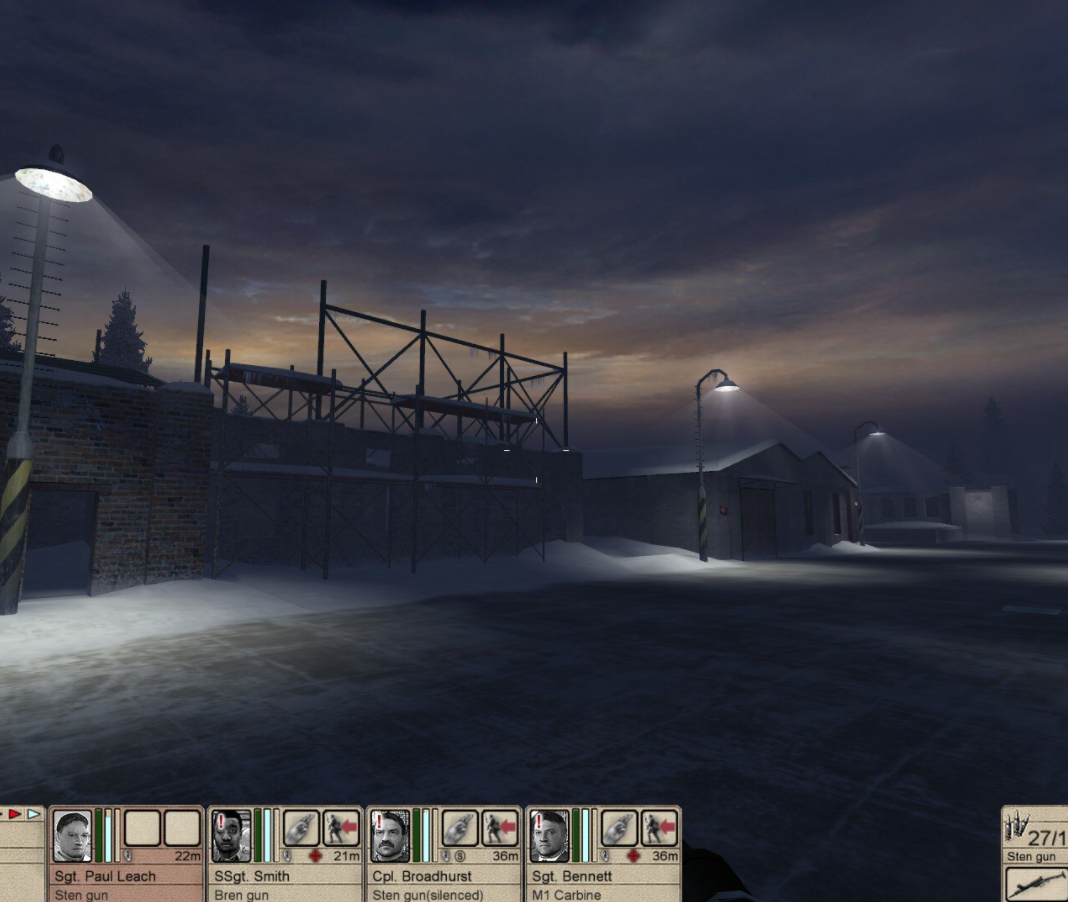Choose Cpl. Broadhurst's portrait
The image size is (1068, 902).
pyautogui.click(x=390, y=836)
